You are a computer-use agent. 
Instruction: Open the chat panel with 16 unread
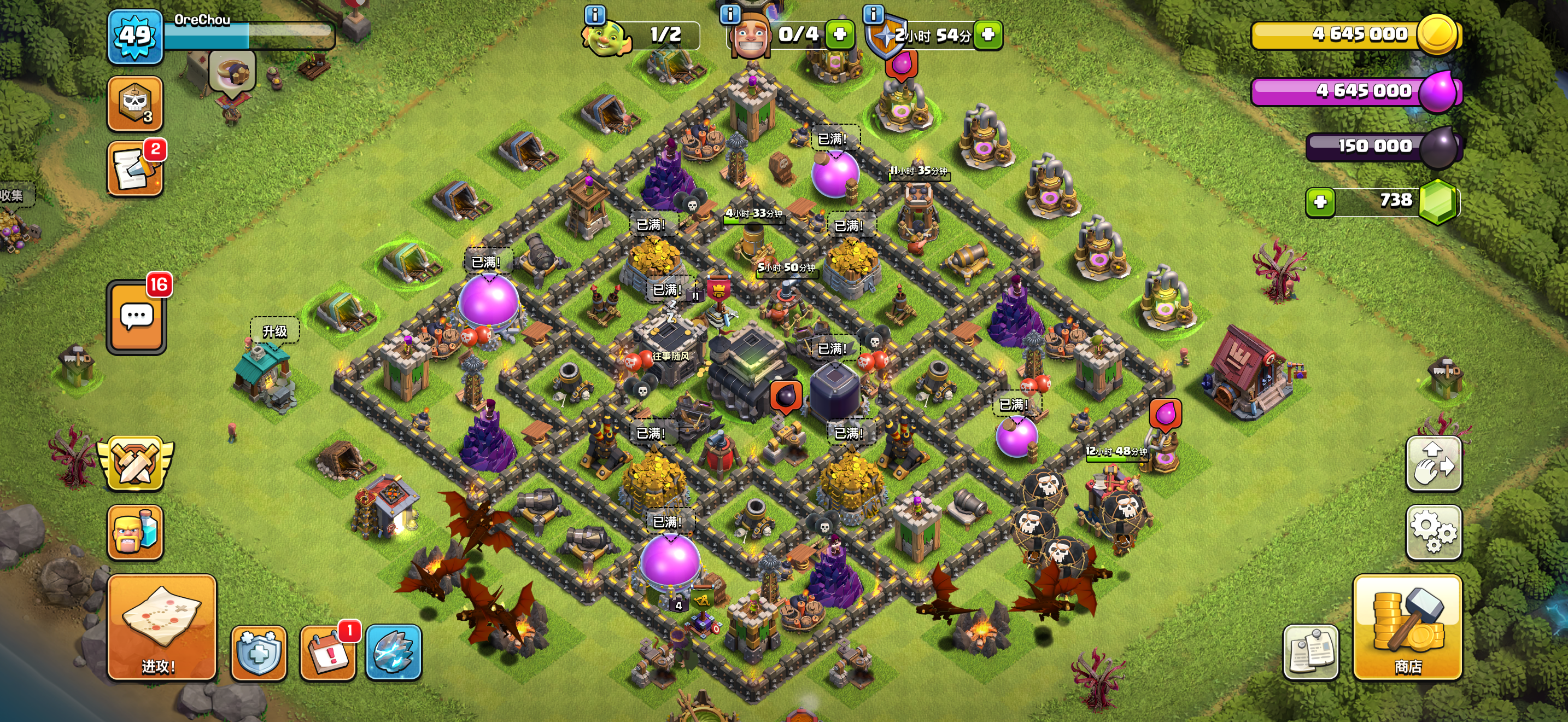pyautogui.click(x=136, y=317)
